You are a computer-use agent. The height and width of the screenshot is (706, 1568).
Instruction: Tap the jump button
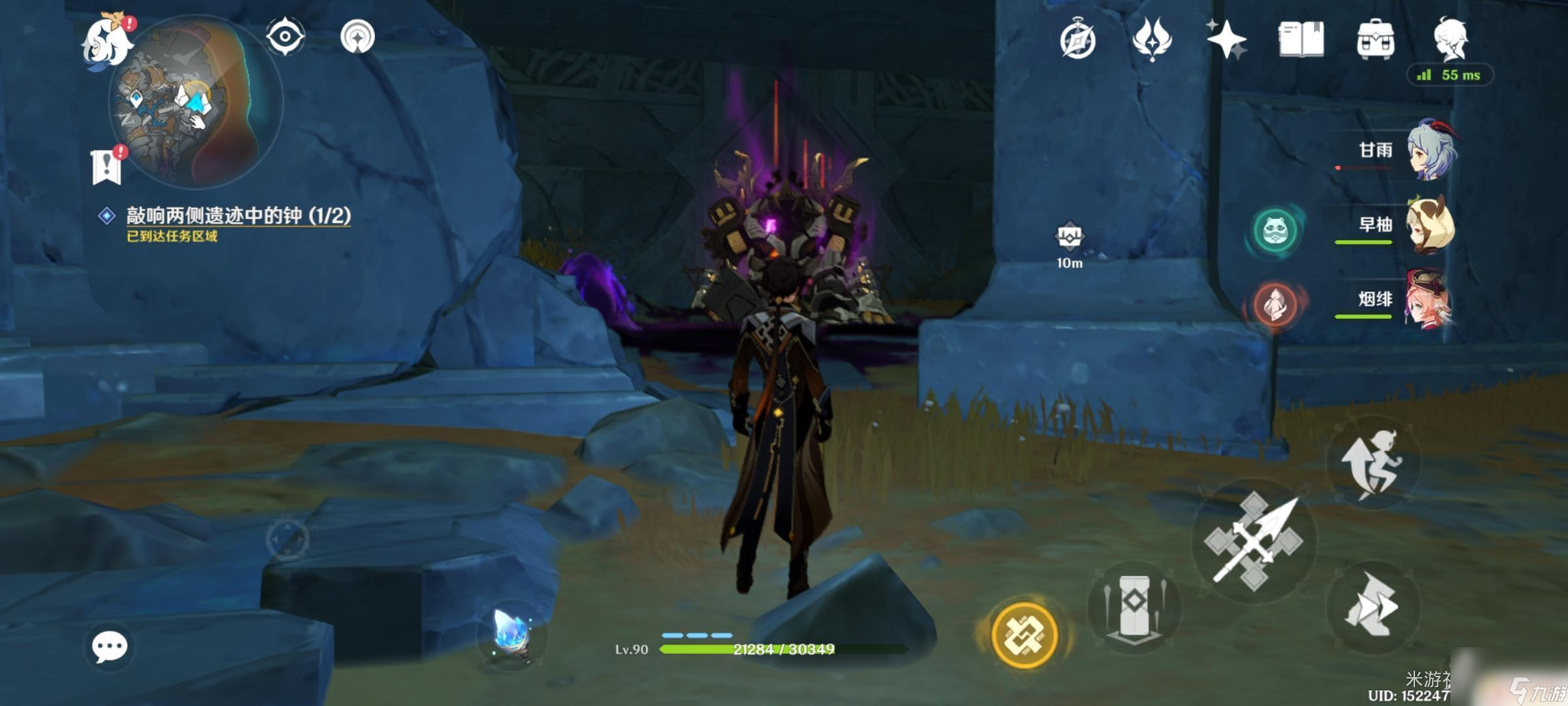(1373, 463)
